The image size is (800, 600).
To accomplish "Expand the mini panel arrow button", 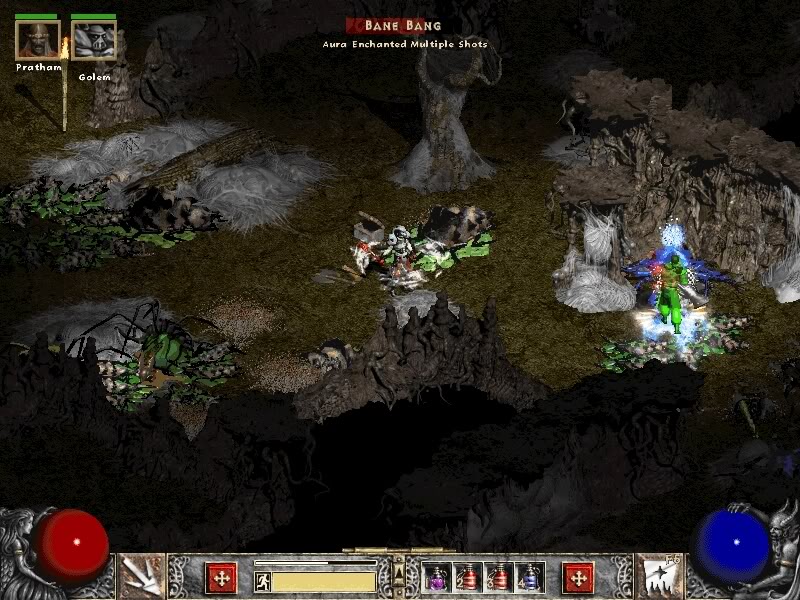I will pyautogui.click(x=399, y=572).
